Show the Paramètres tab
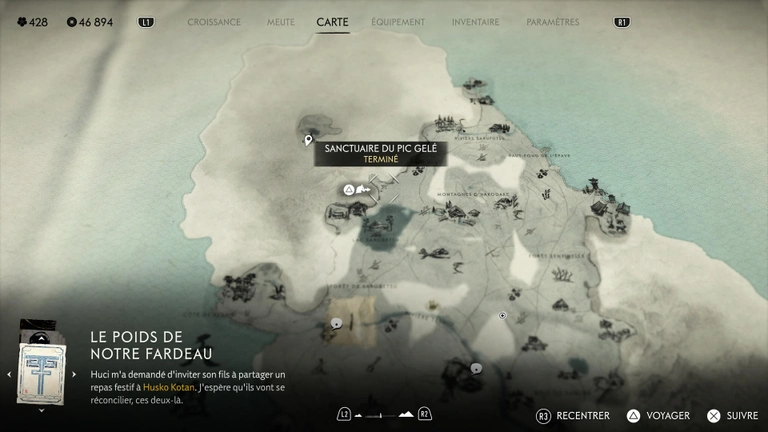The height and width of the screenshot is (432, 768). click(552, 22)
